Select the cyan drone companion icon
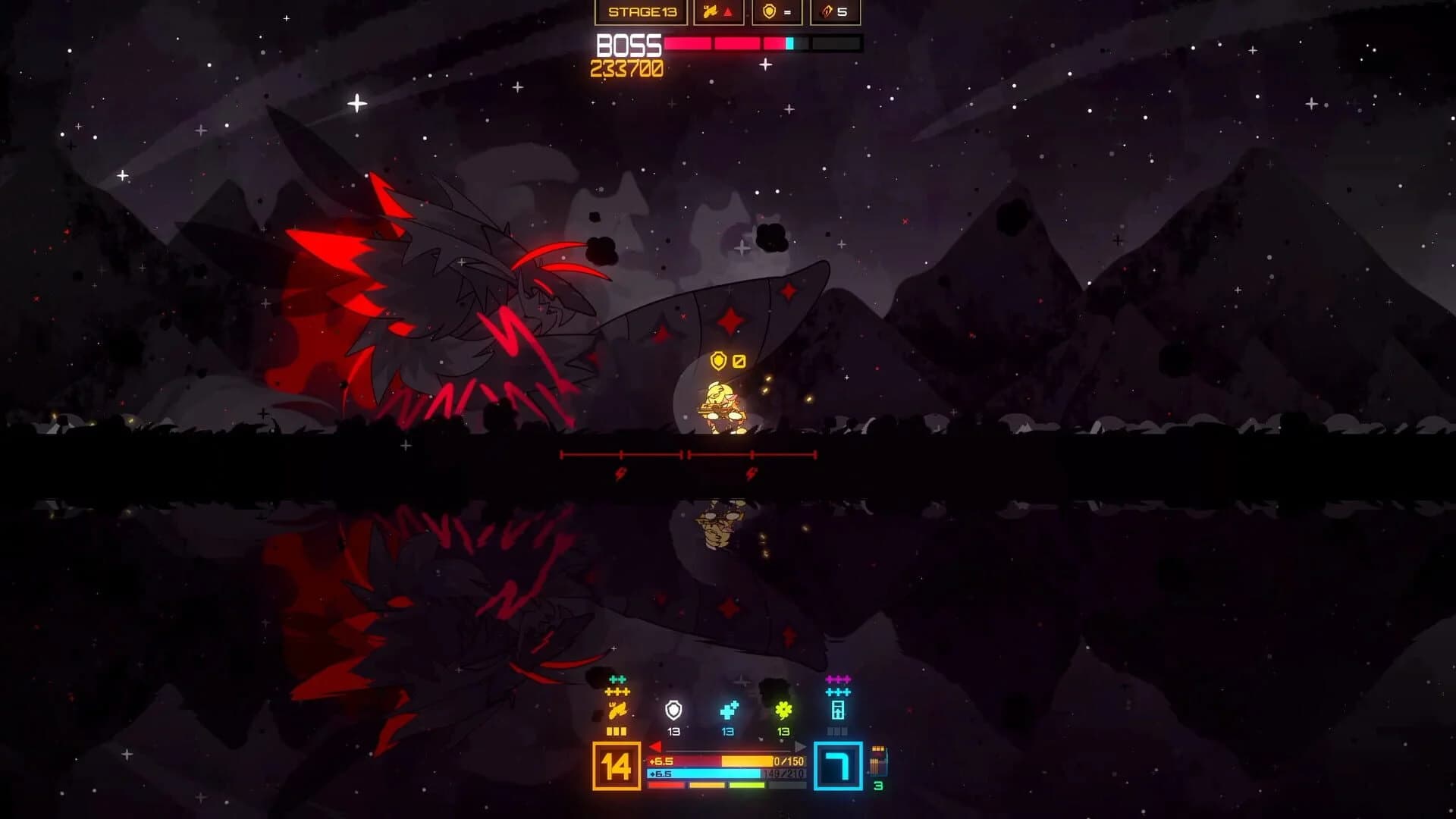This screenshot has width=1456, height=819. (x=839, y=710)
